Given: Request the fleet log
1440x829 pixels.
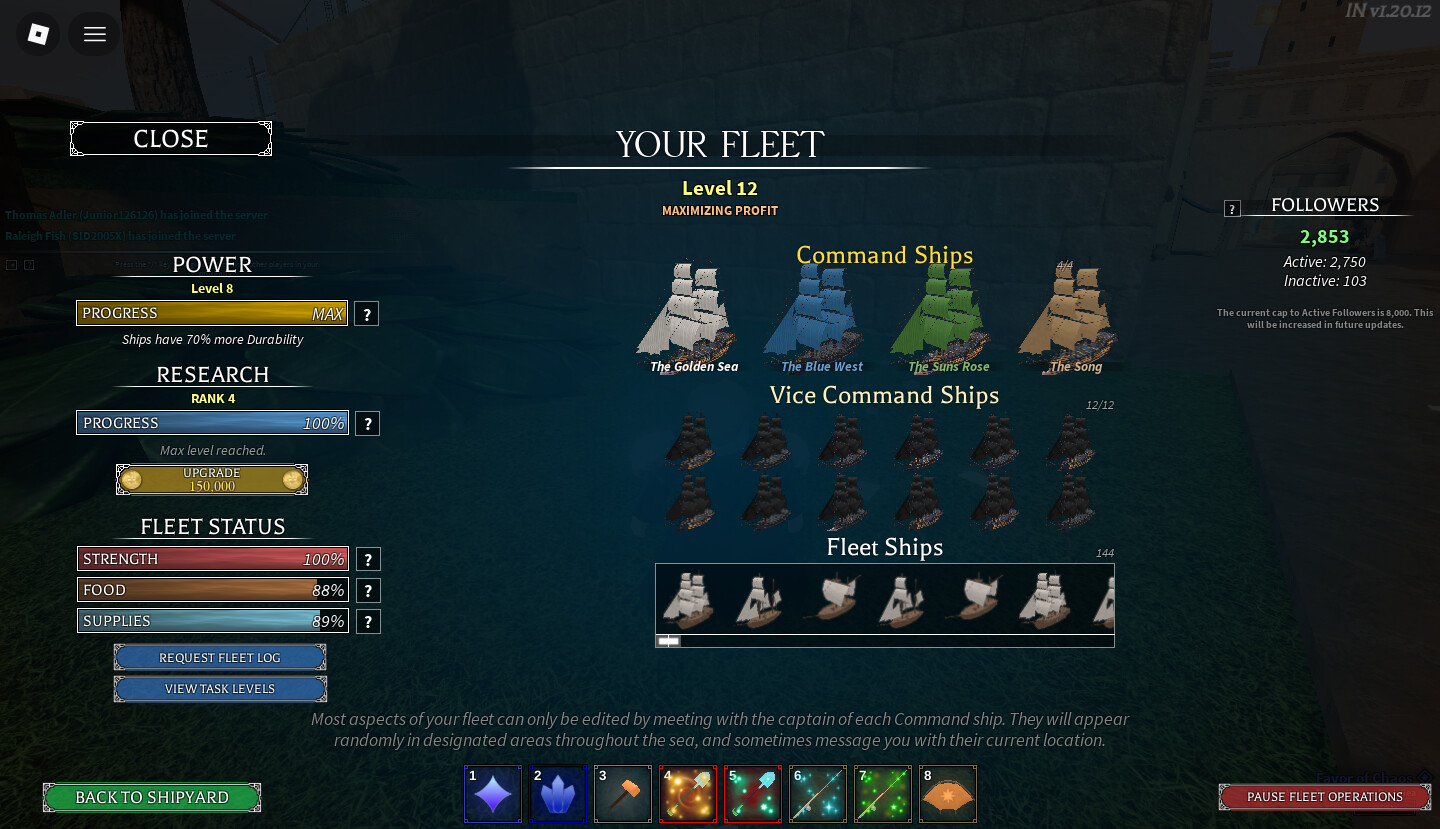Looking at the screenshot, I should point(220,657).
